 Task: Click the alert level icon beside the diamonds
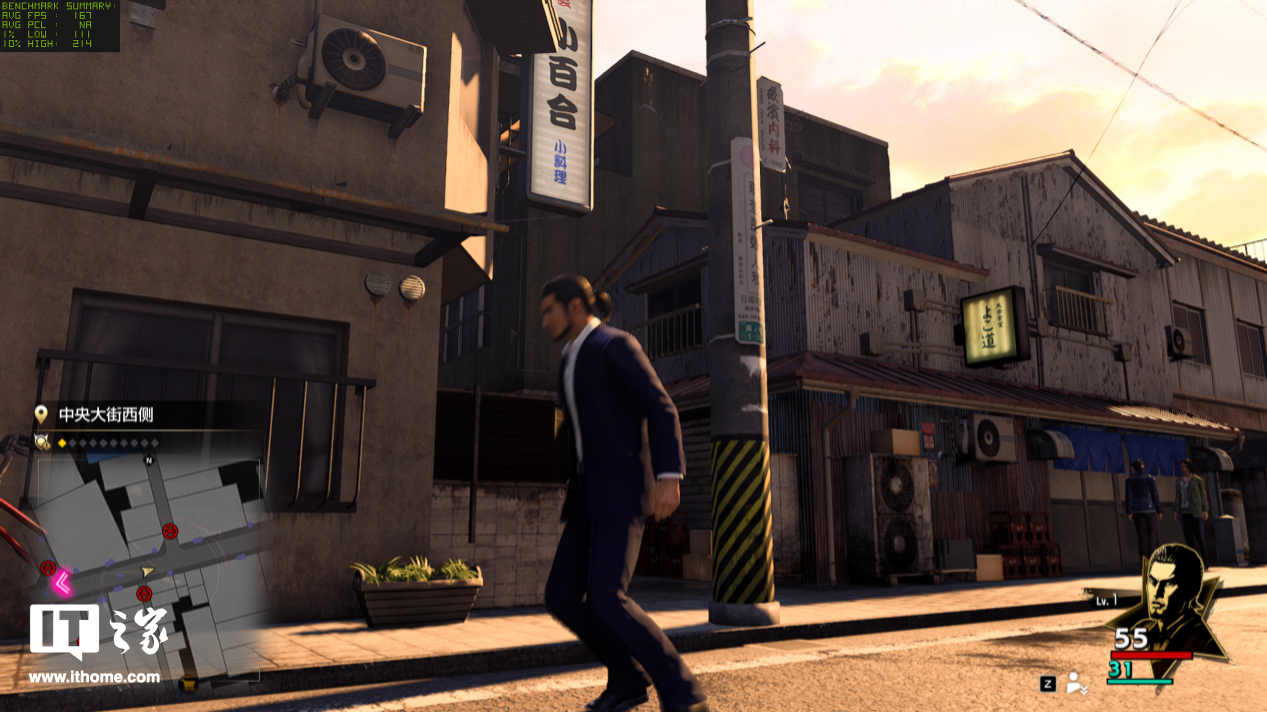coord(42,442)
